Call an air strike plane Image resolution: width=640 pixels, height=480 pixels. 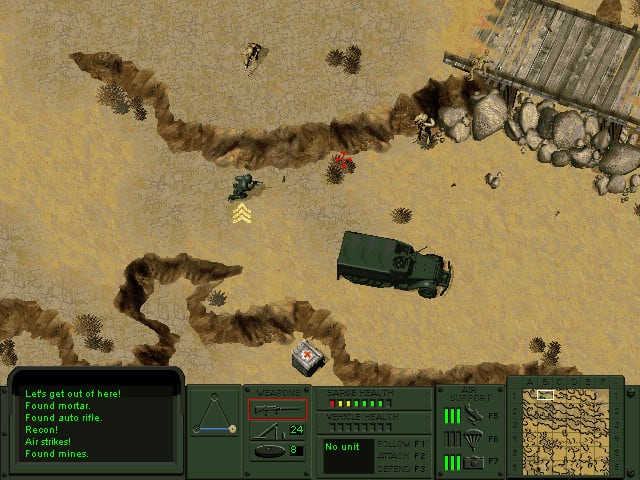click(474, 415)
